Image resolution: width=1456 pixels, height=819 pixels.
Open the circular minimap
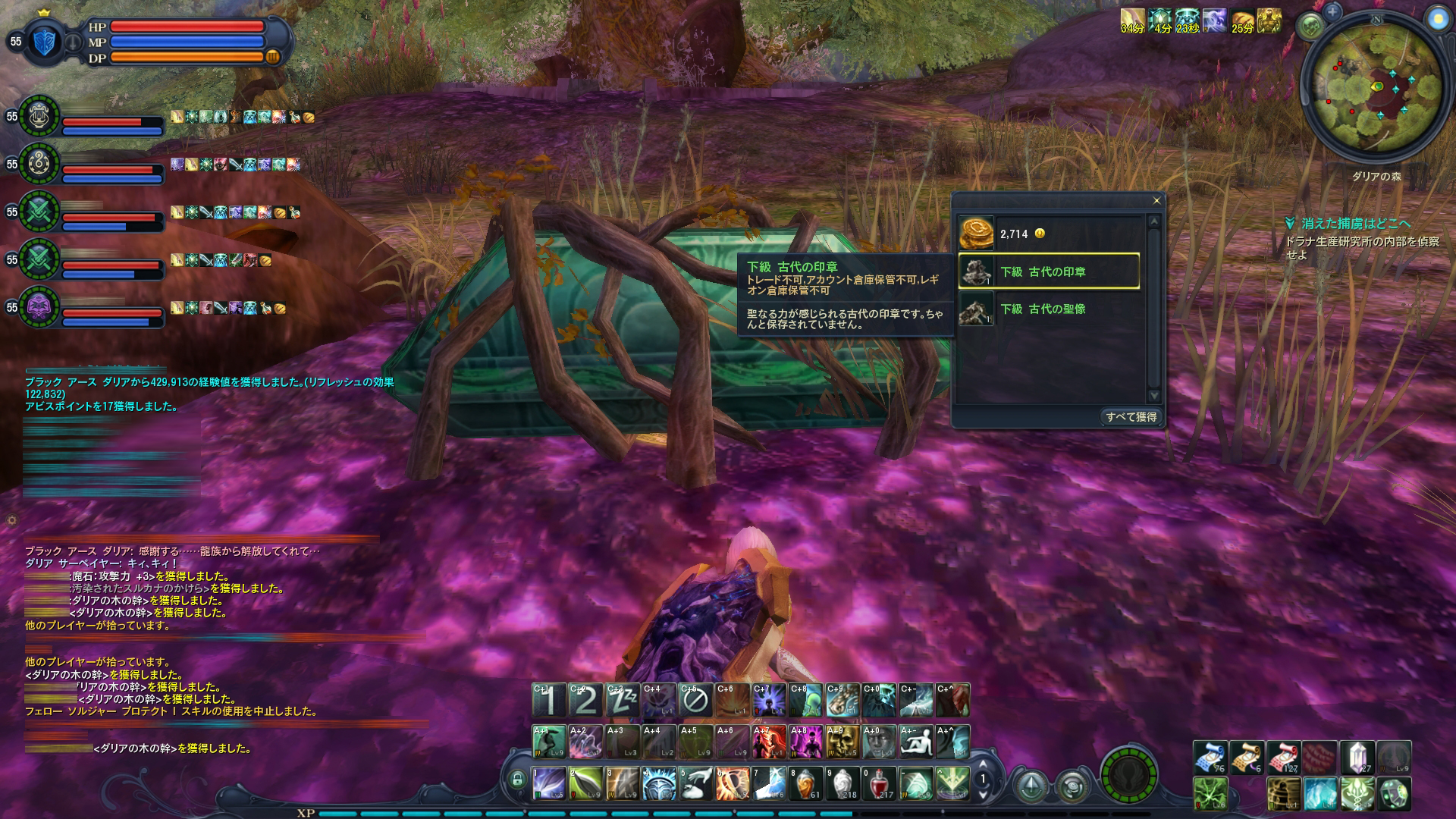[x=1371, y=92]
